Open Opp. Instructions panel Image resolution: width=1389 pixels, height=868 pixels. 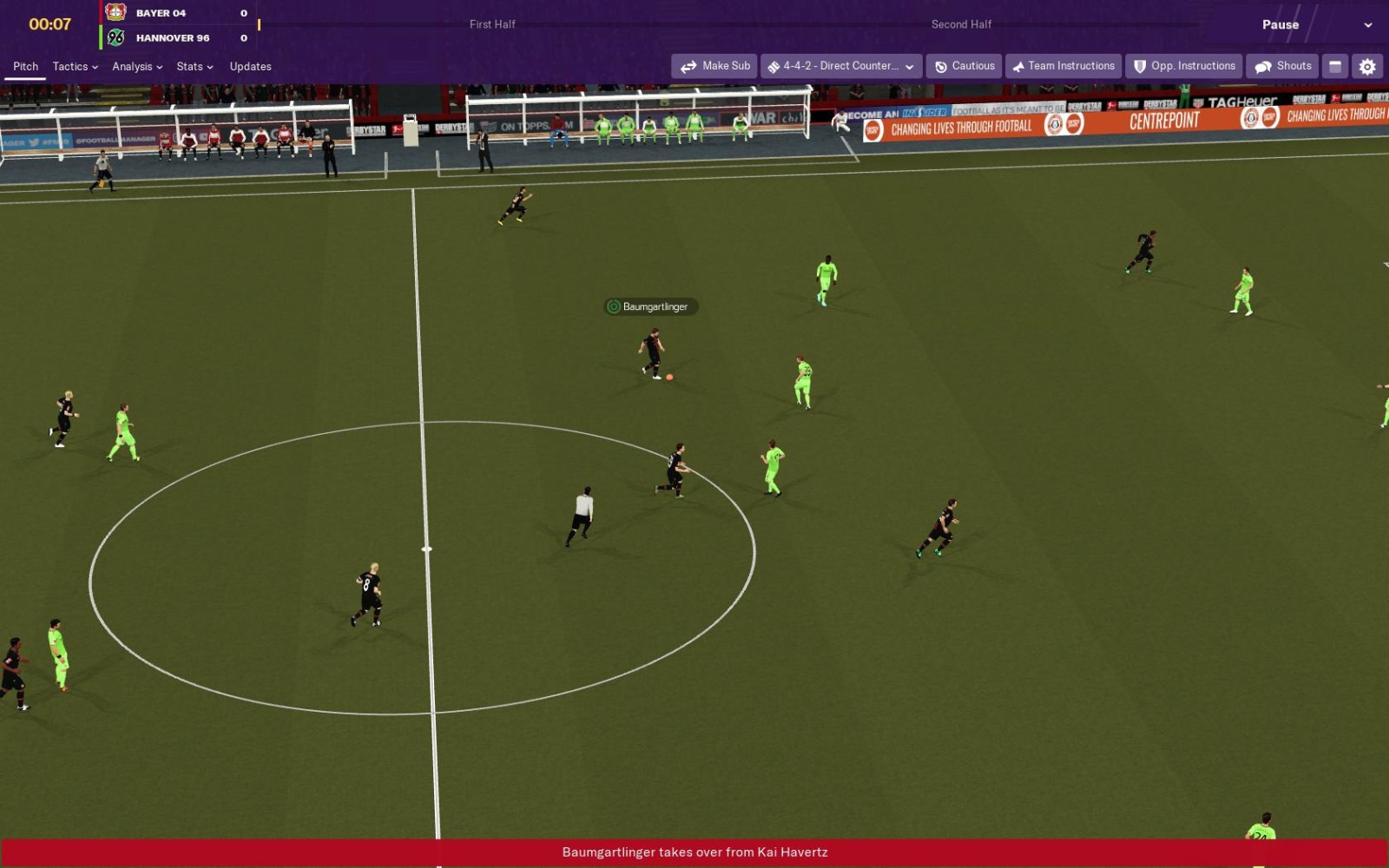(1184, 66)
